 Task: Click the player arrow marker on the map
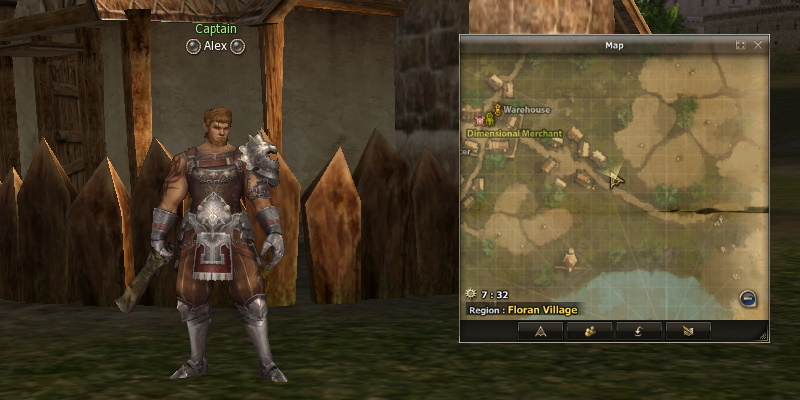pyautogui.click(x=616, y=179)
